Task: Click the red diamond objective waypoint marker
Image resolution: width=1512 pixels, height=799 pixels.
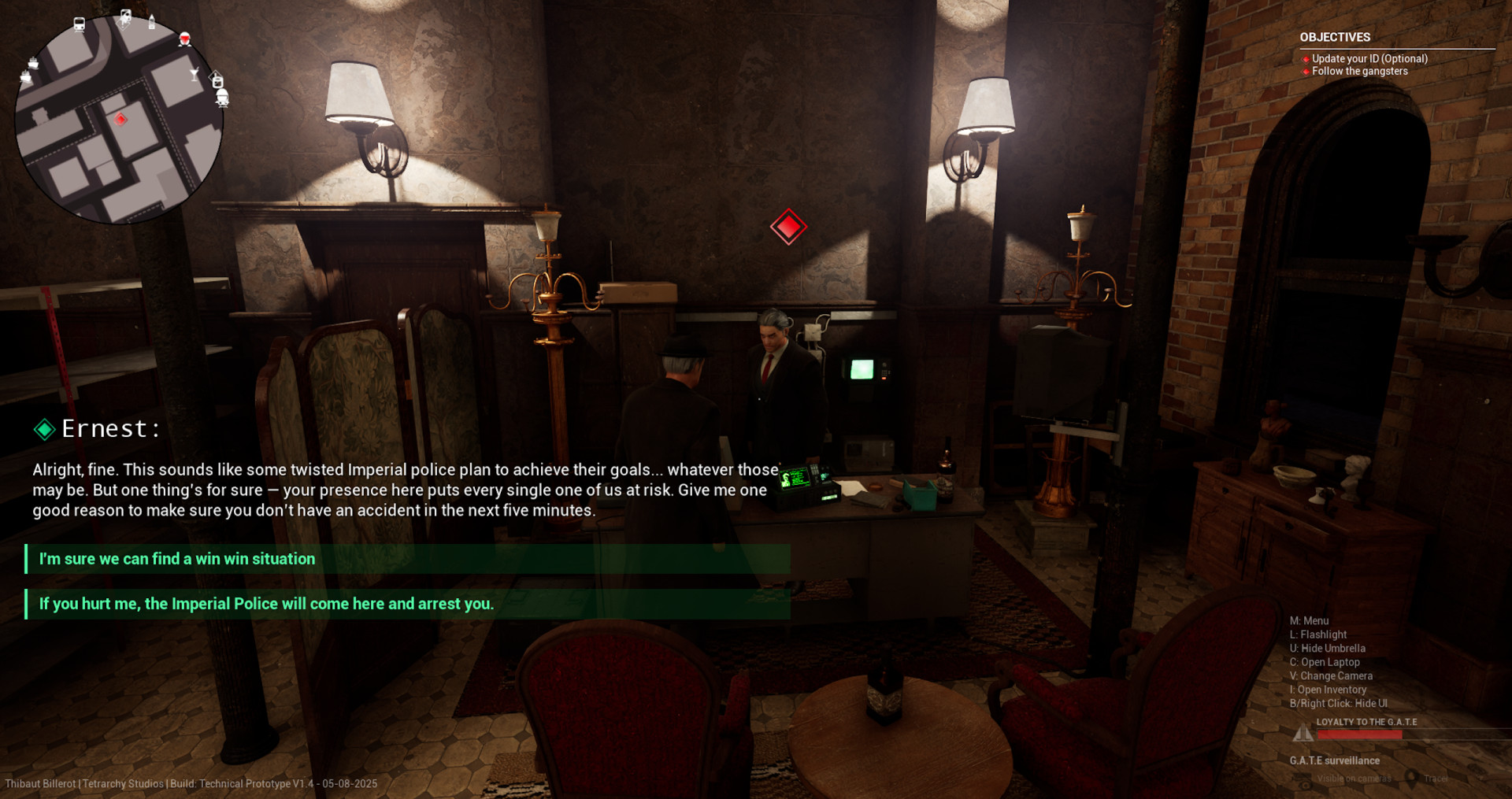Action: [788, 227]
